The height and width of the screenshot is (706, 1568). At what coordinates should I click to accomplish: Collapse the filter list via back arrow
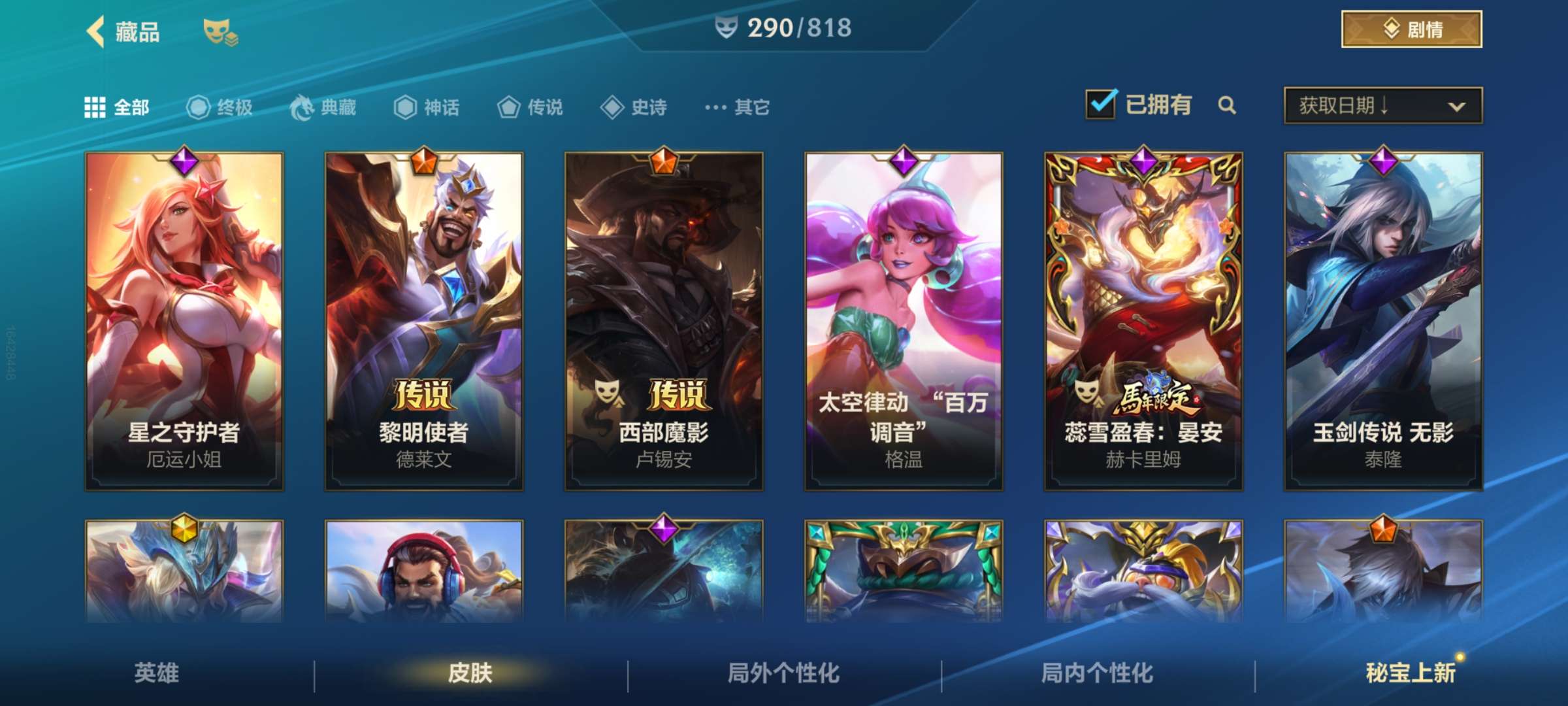click(95, 31)
